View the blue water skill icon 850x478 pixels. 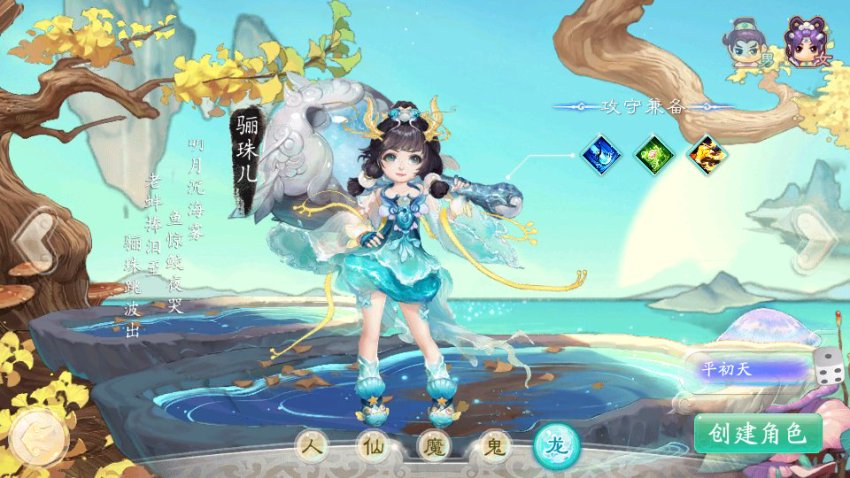(x=601, y=153)
